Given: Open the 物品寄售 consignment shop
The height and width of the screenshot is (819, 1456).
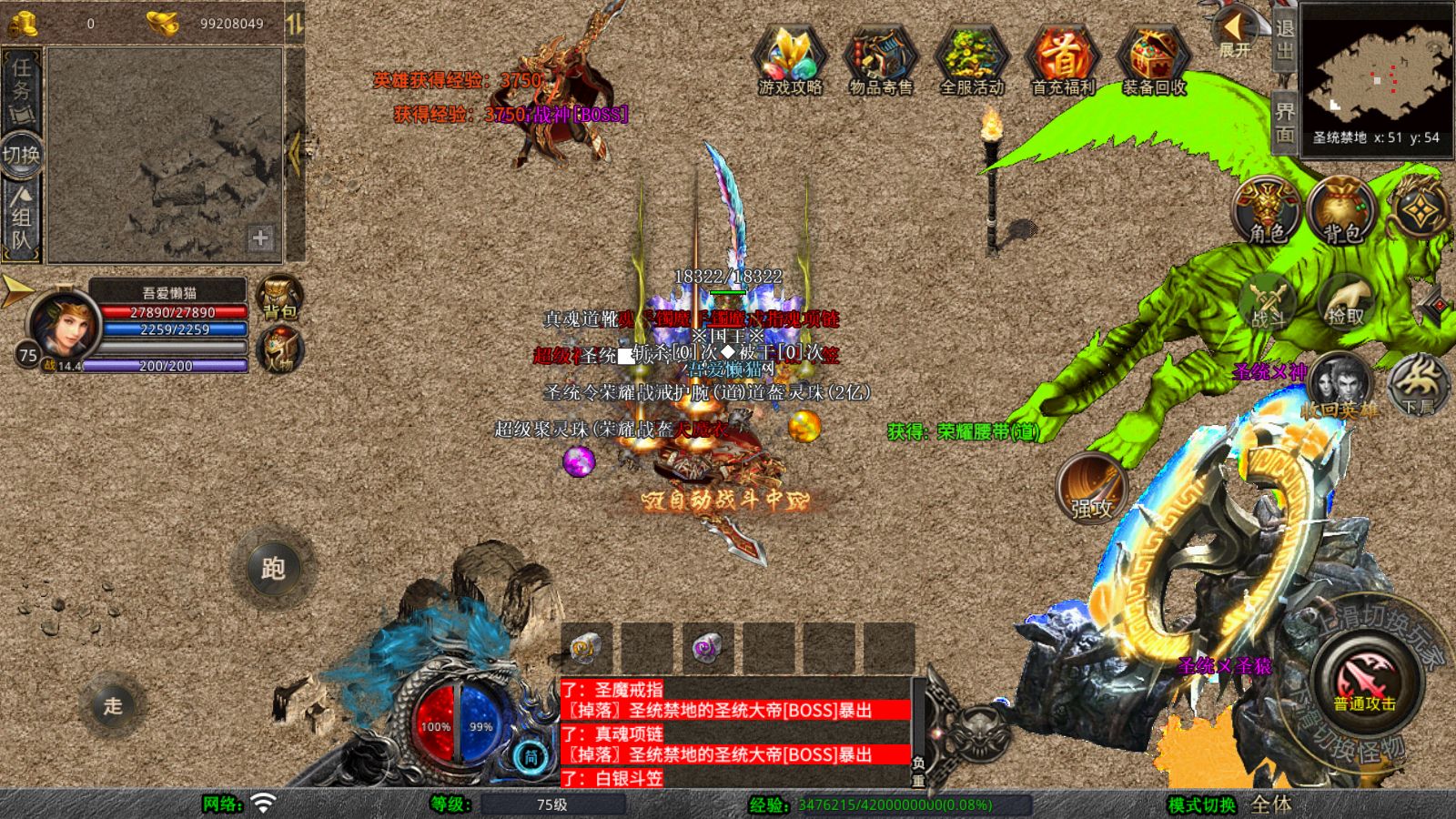Looking at the screenshot, I should click(880, 59).
